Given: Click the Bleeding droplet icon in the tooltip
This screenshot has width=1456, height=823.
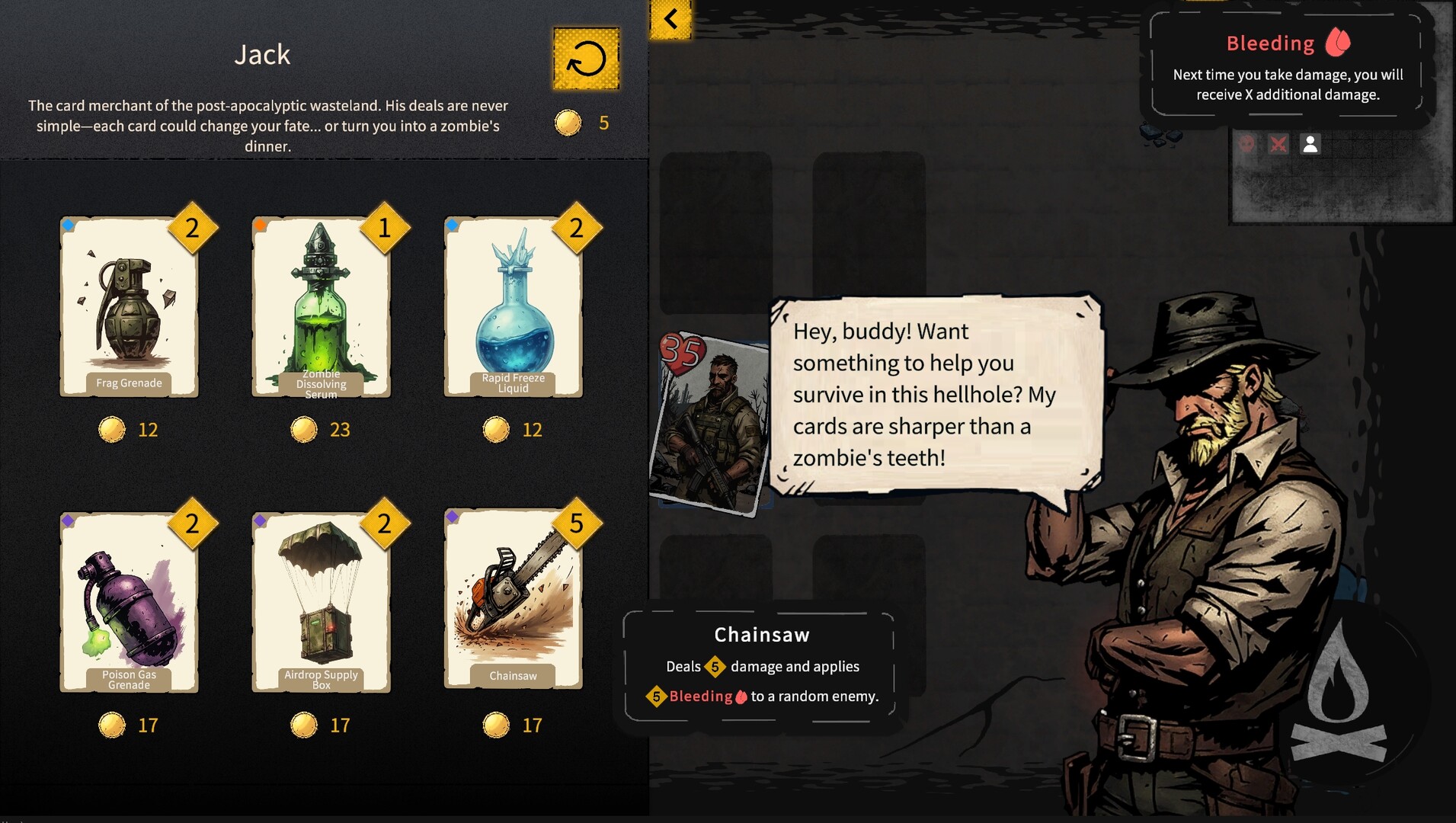Looking at the screenshot, I should point(1339,43).
